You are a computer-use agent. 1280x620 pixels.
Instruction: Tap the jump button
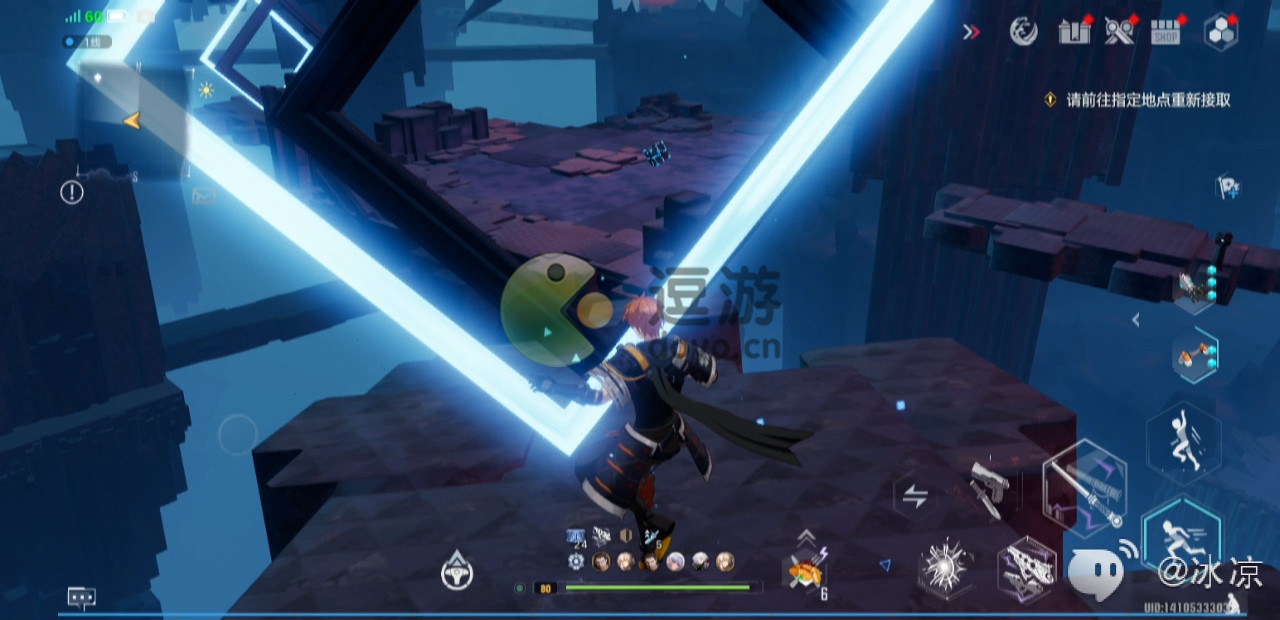[x=1183, y=441]
